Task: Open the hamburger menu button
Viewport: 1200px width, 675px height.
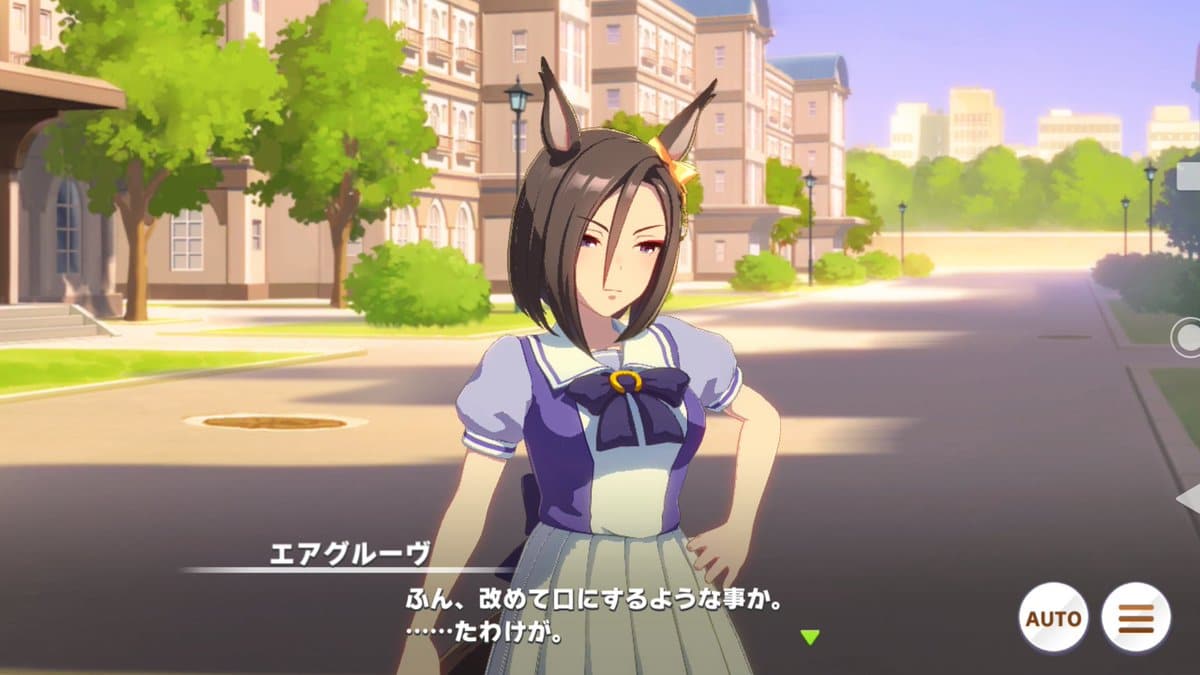Action: (x=1135, y=617)
